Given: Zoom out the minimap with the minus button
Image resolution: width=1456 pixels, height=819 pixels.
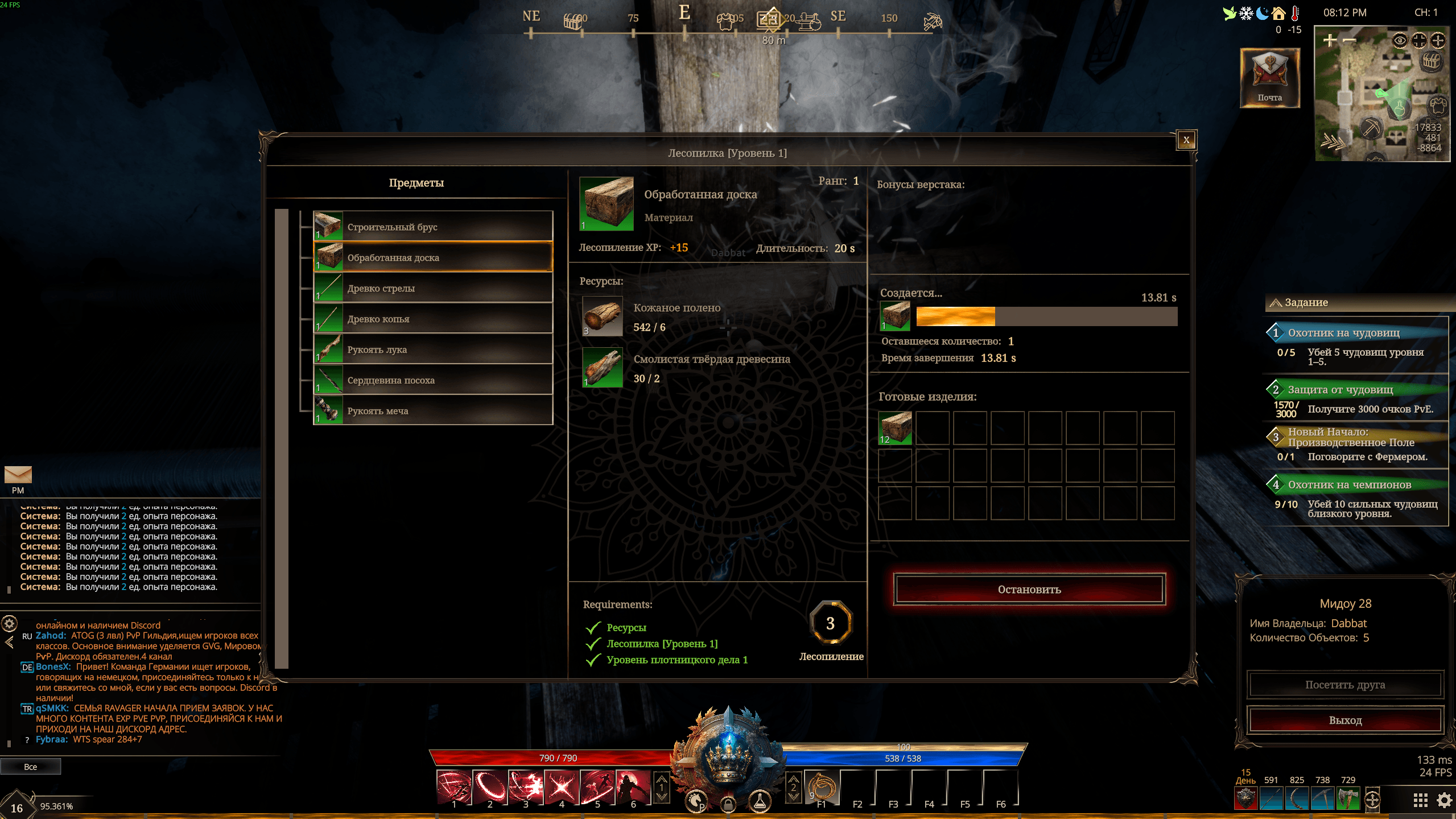Looking at the screenshot, I should 1349,40.
